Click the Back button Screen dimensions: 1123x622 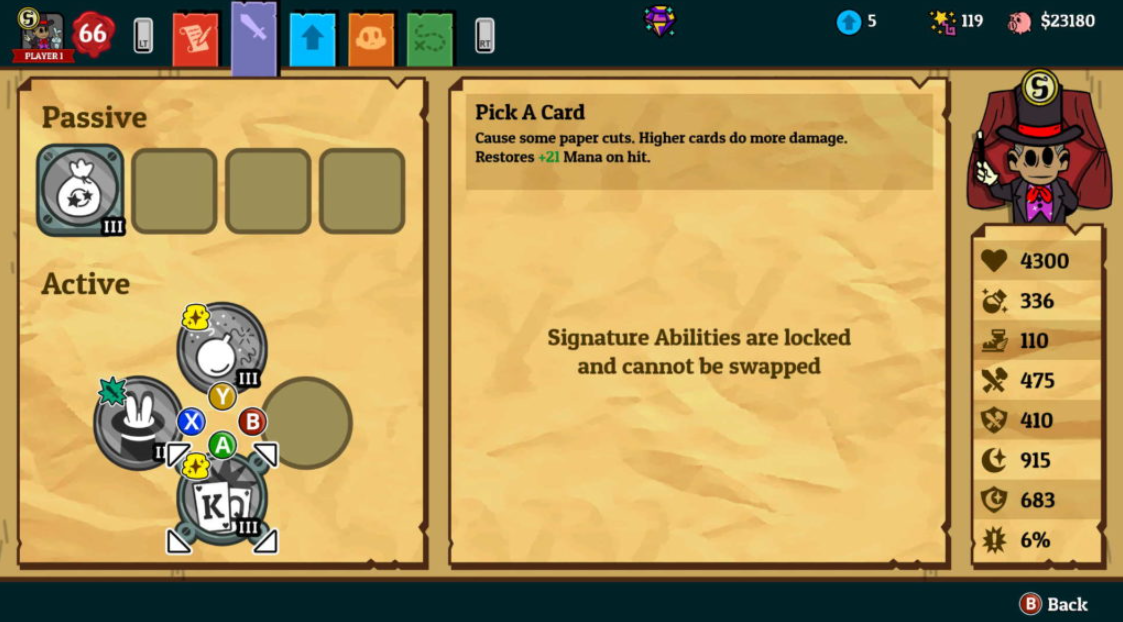tap(1053, 604)
